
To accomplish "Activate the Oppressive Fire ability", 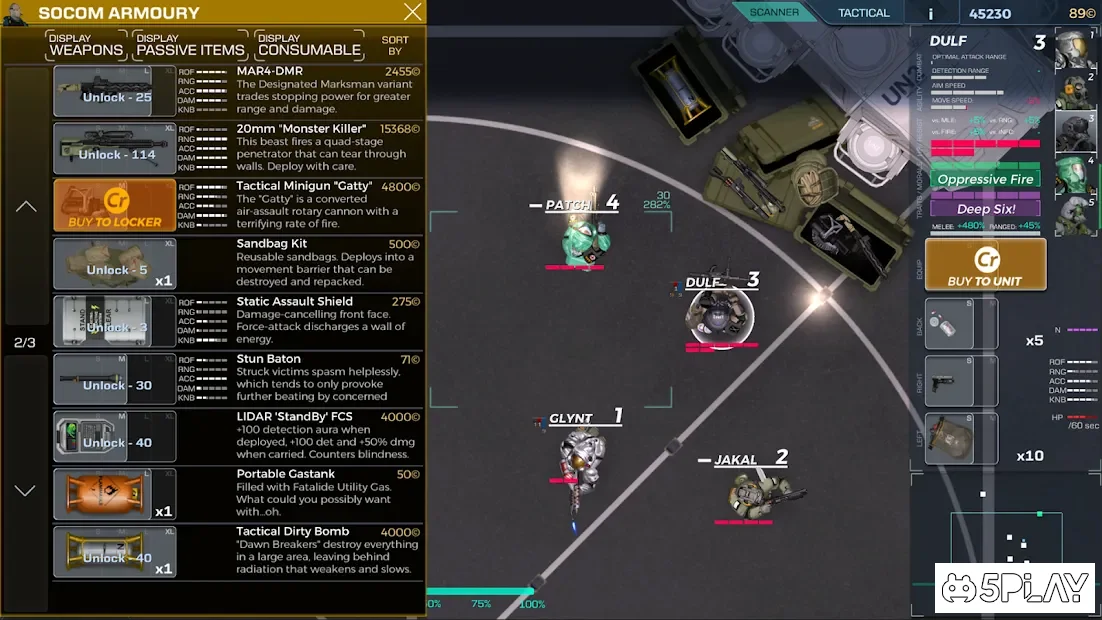I will coord(985,180).
